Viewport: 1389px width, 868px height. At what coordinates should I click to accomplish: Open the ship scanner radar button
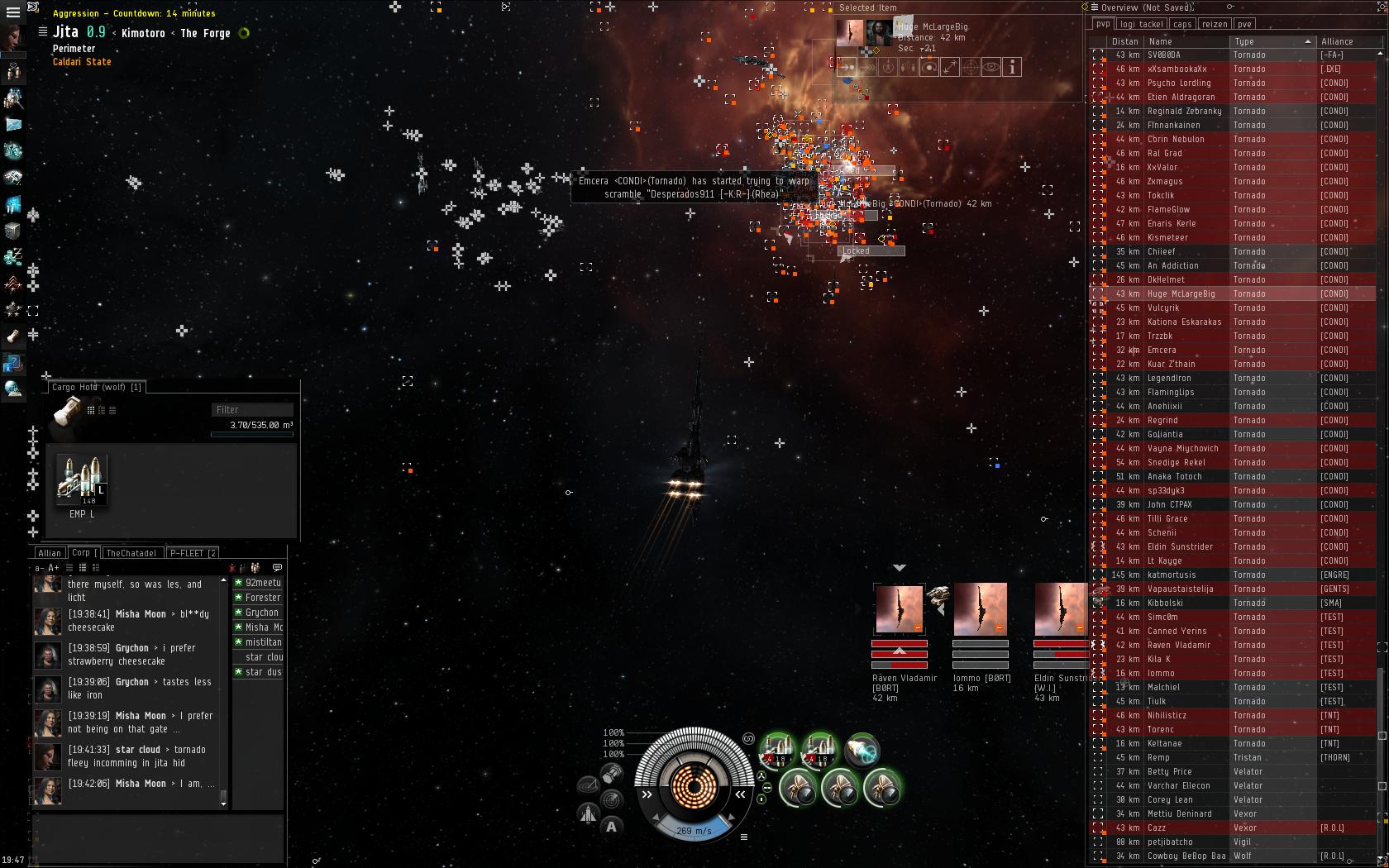tap(611, 799)
